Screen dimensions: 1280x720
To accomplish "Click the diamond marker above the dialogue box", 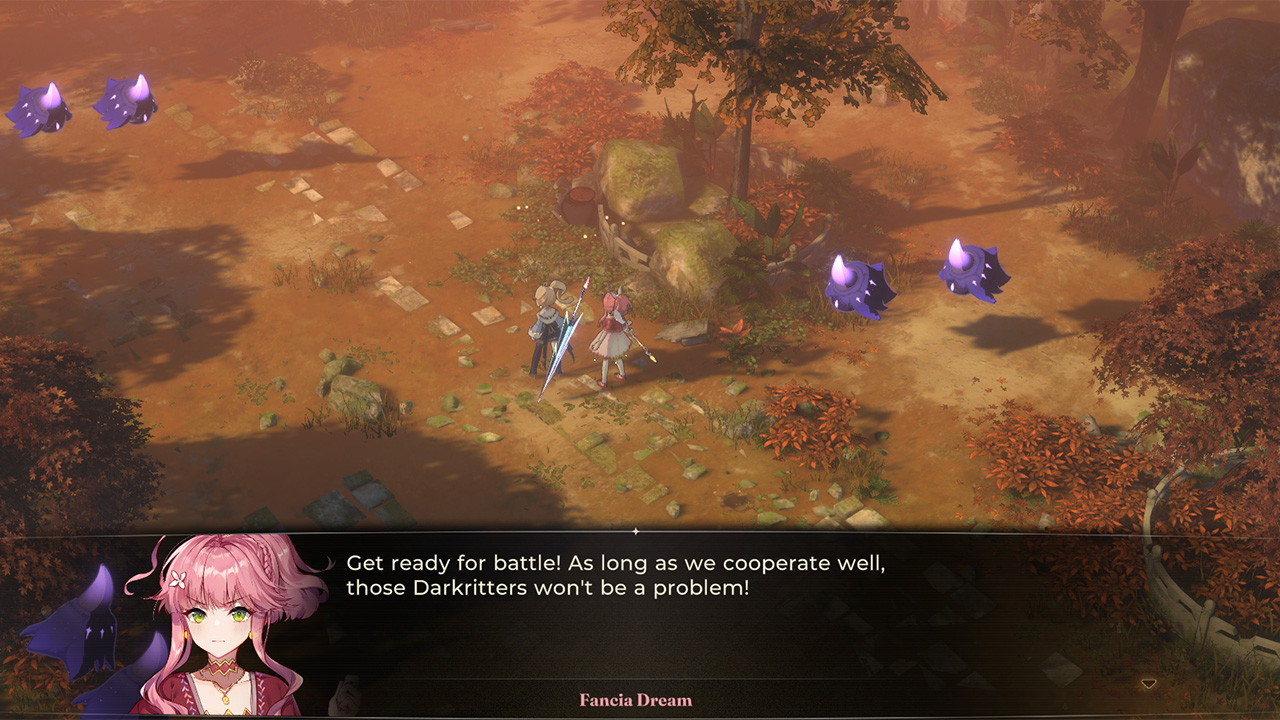I will tap(637, 533).
